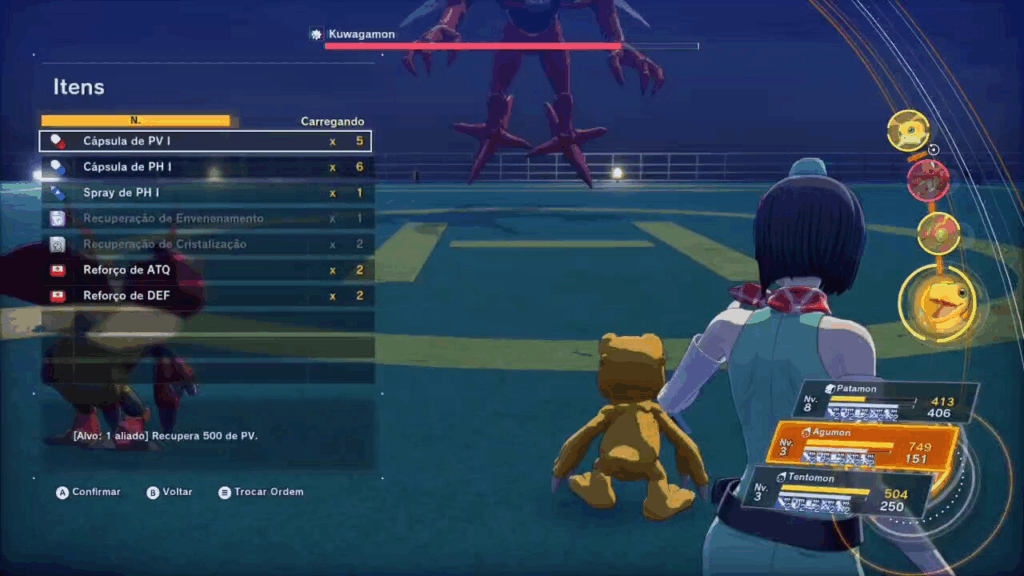This screenshot has width=1024, height=576.
Task: Use the Reforço de ATQ item
Action: pyautogui.click(x=206, y=270)
